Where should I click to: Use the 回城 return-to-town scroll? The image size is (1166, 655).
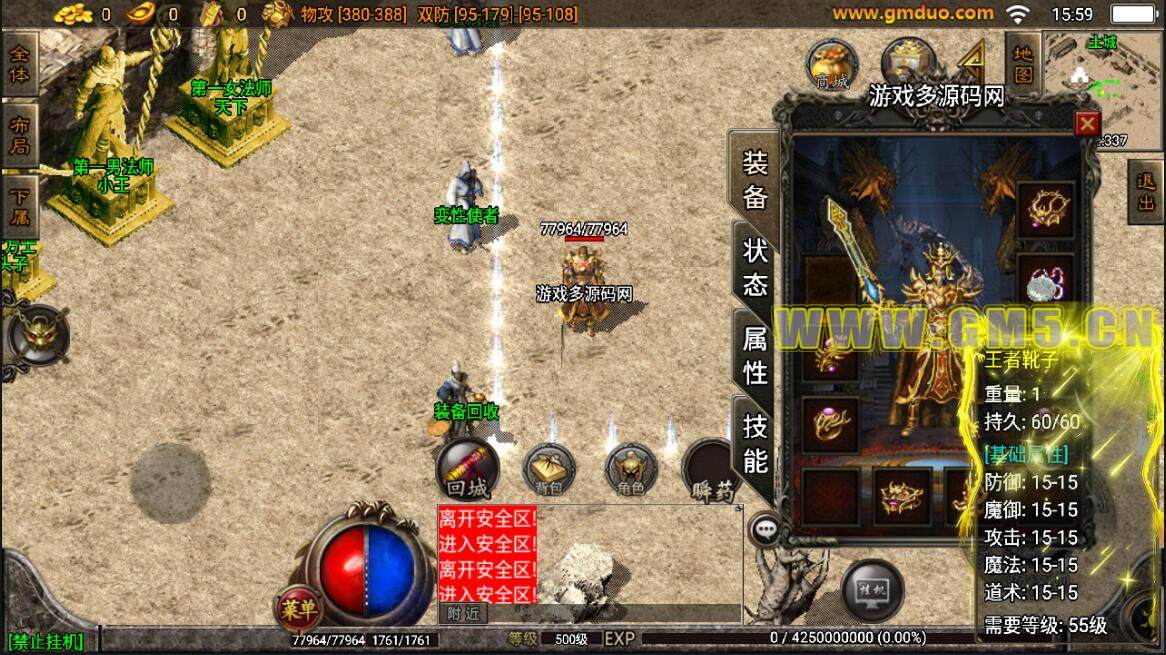pos(467,469)
